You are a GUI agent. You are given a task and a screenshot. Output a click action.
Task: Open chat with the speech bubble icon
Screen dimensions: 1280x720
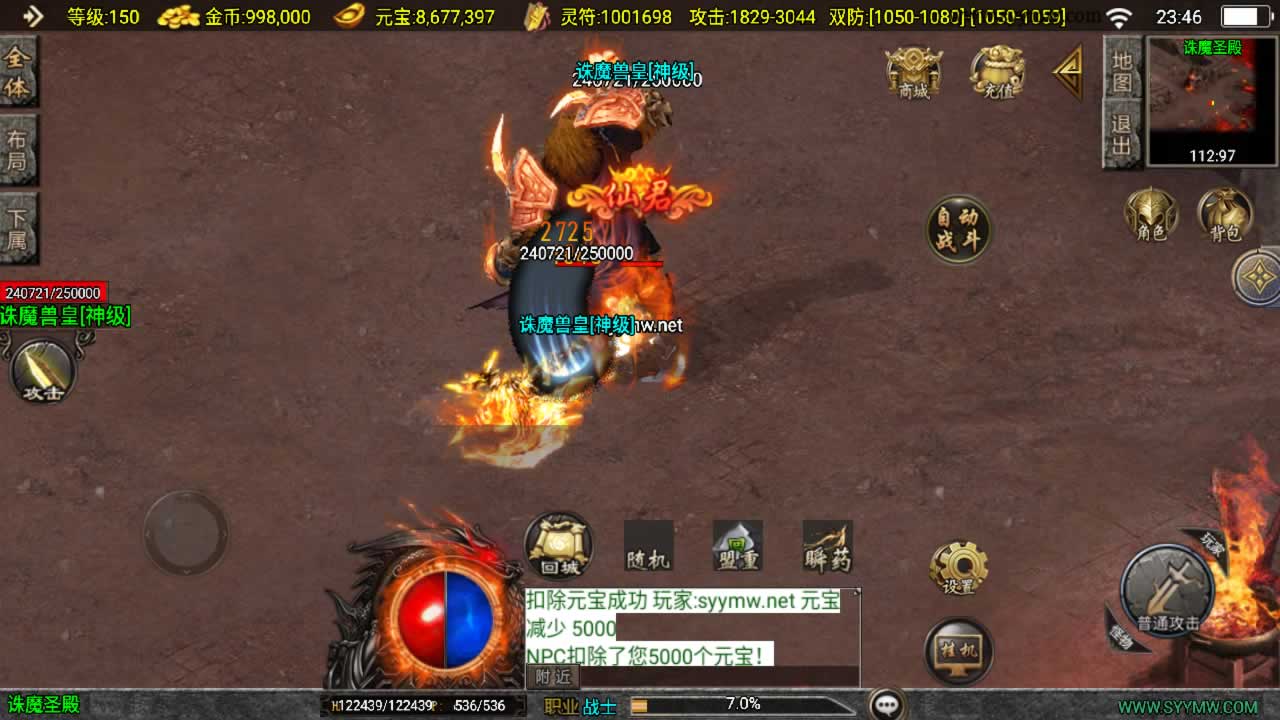coord(887,704)
